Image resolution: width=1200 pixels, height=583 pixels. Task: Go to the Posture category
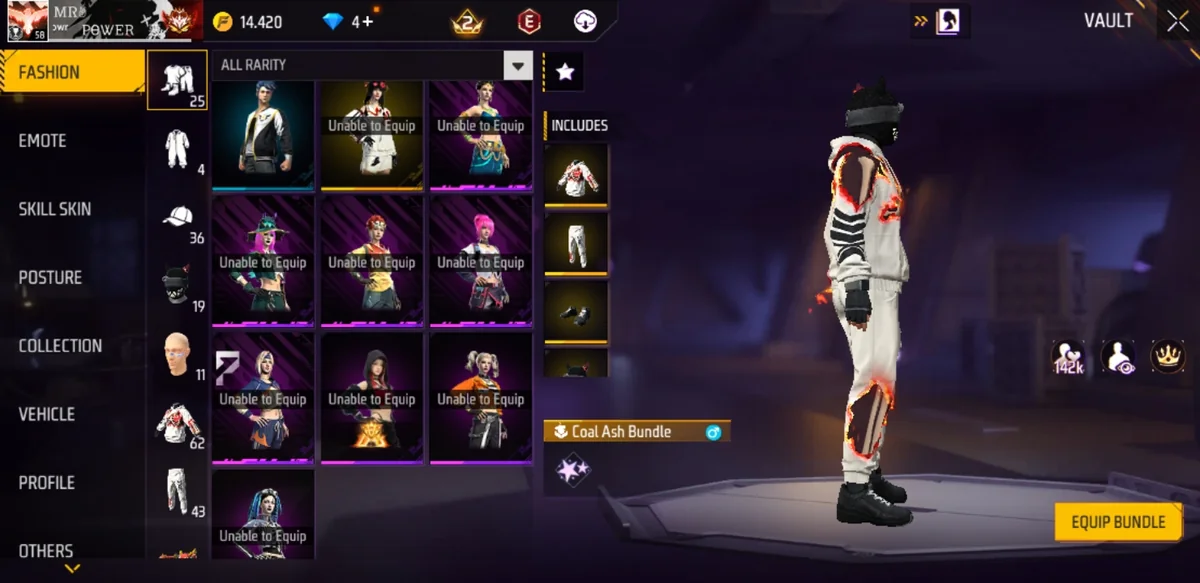50,277
